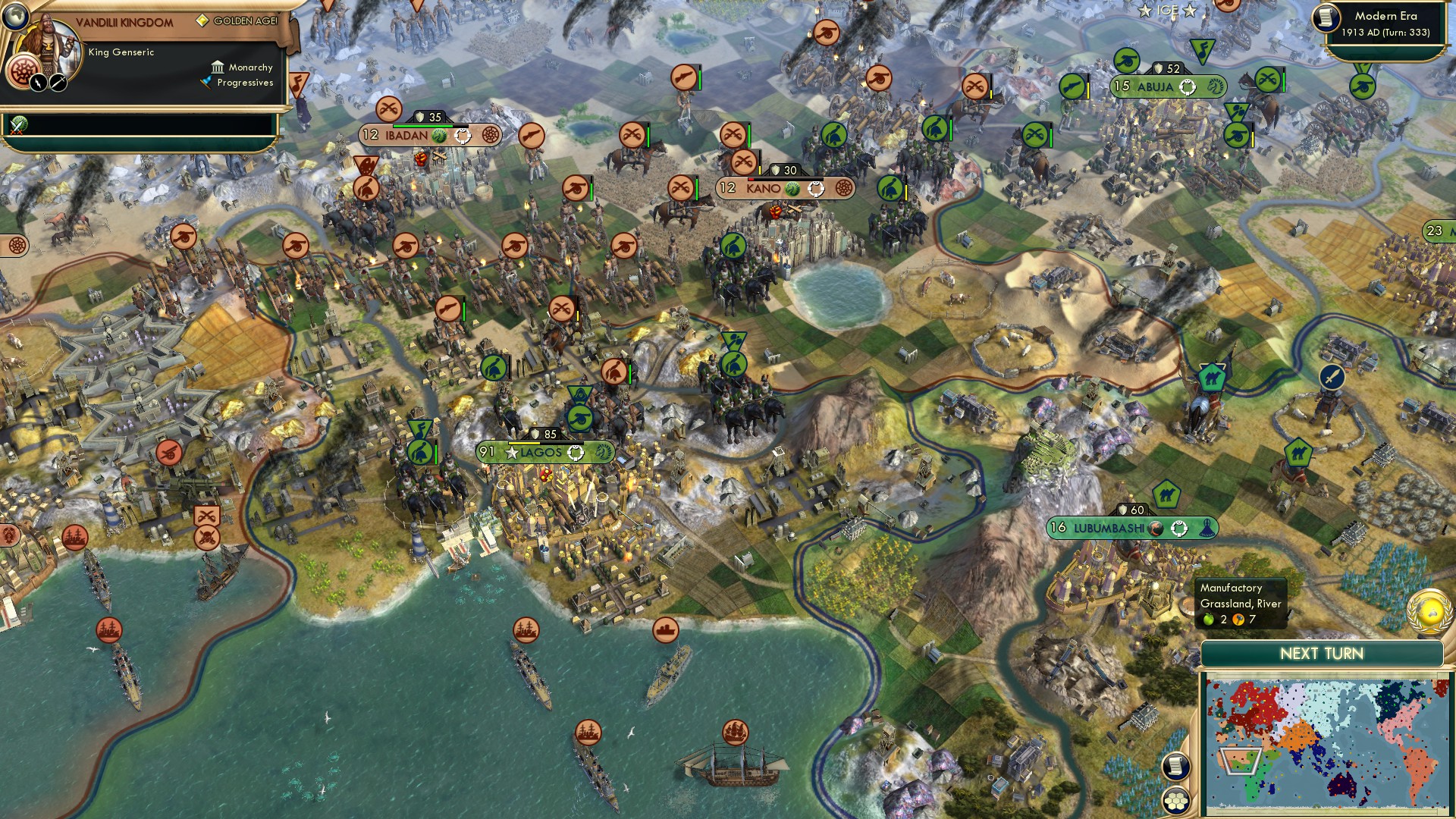Click the Progressives ideology banner icon
1456x819 pixels.
click(206, 82)
